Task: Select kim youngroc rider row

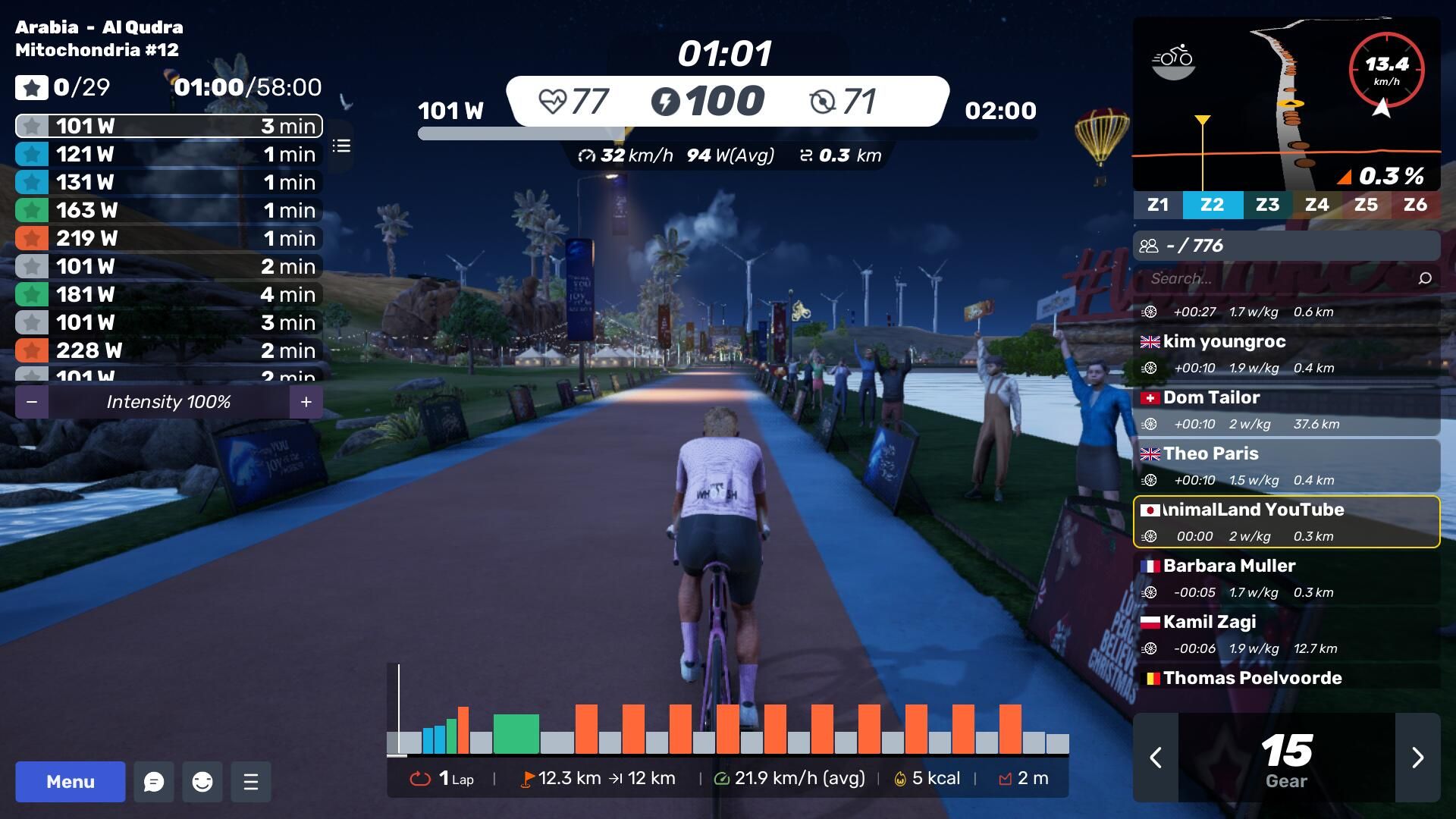Action: click(1286, 354)
